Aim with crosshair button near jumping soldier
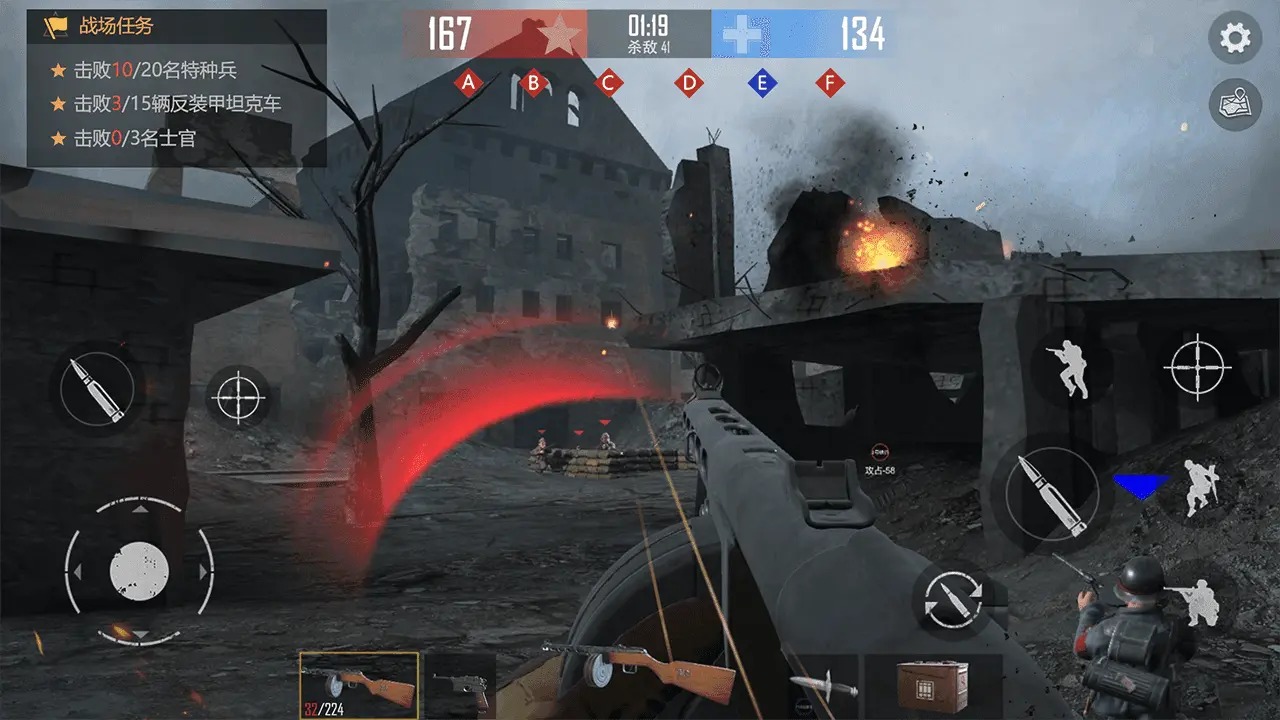This screenshot has height=720, width=1280. point(1197,367)
